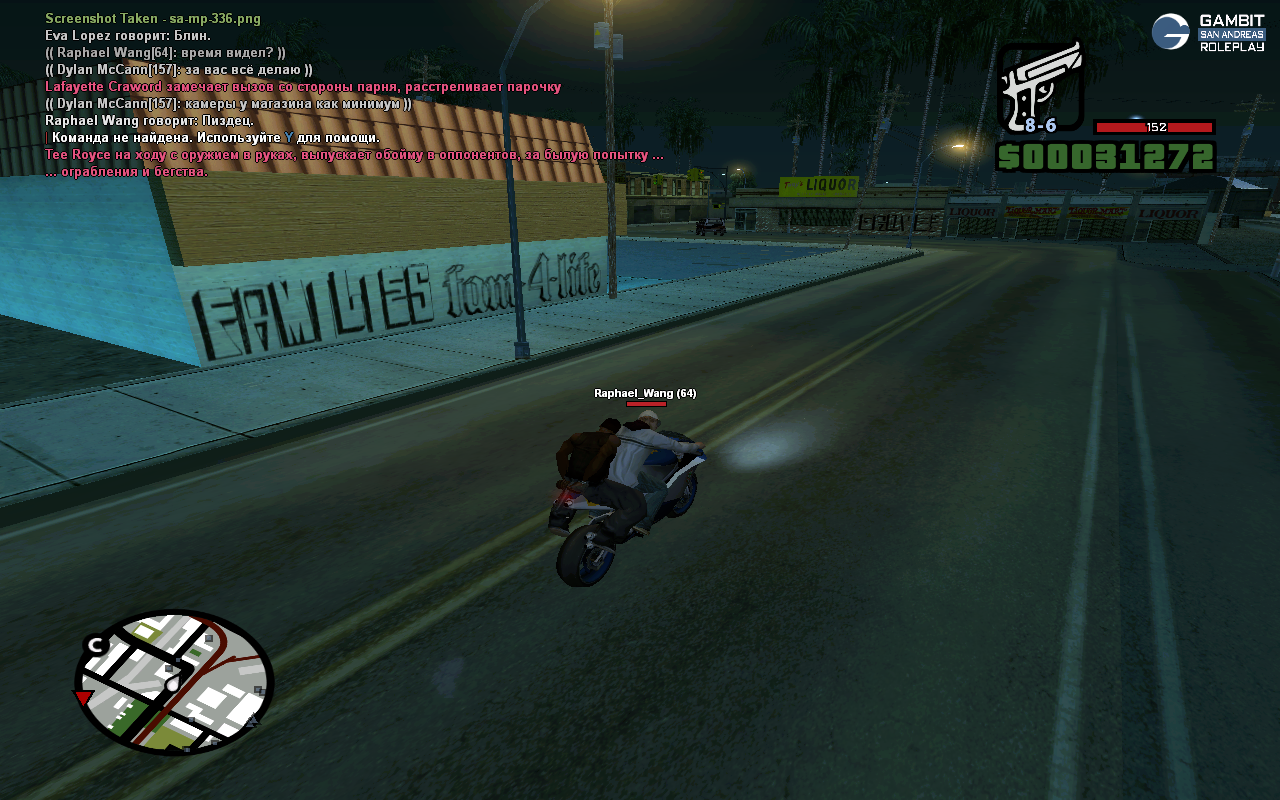Click the Gambit San Andreas Roleplay logo
1280x800 pixels.
tap(1208, 32)
